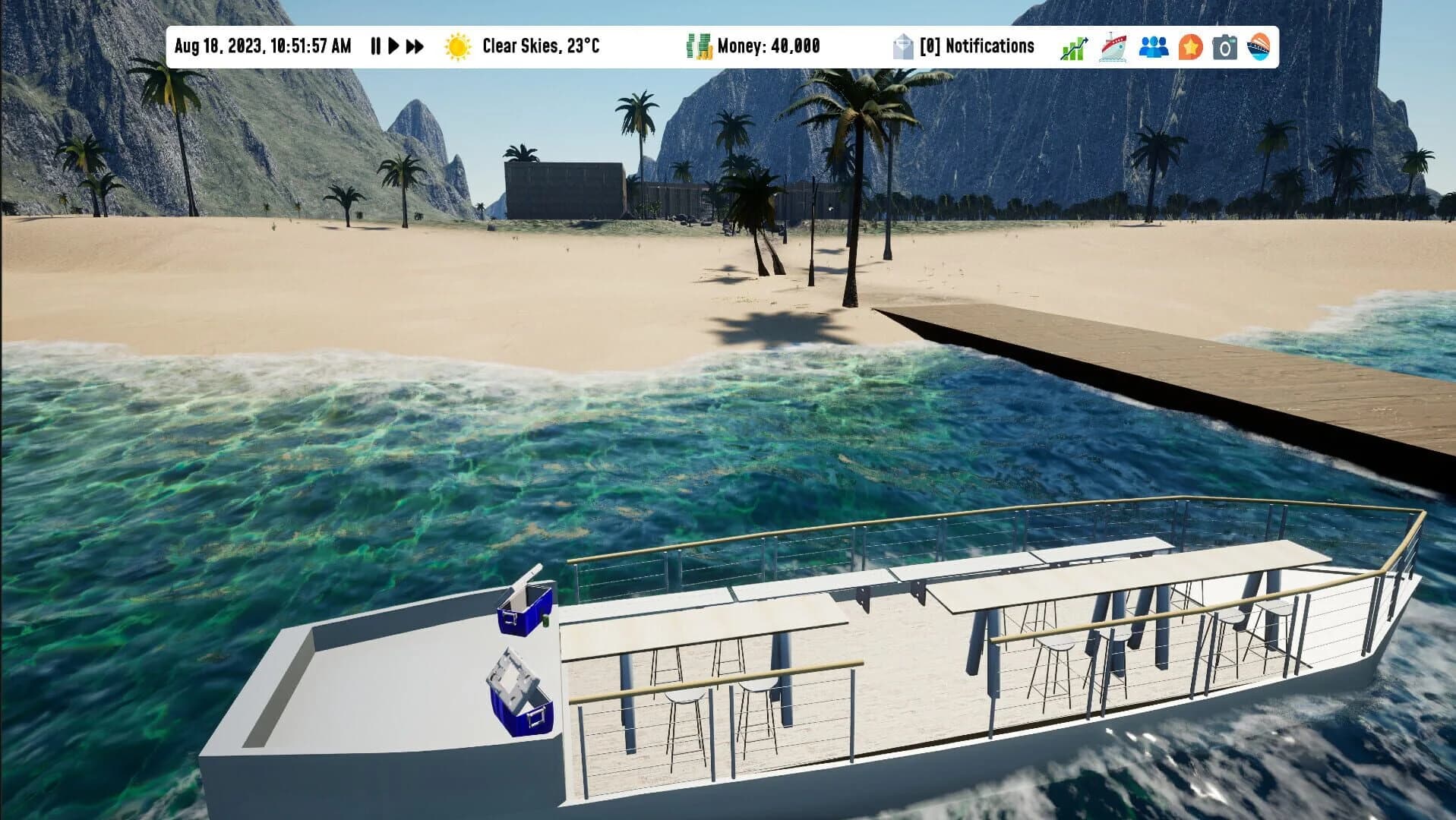Click the green money stack icon
The width and height of the screenshot is (1456, 820).
[698, 46]
